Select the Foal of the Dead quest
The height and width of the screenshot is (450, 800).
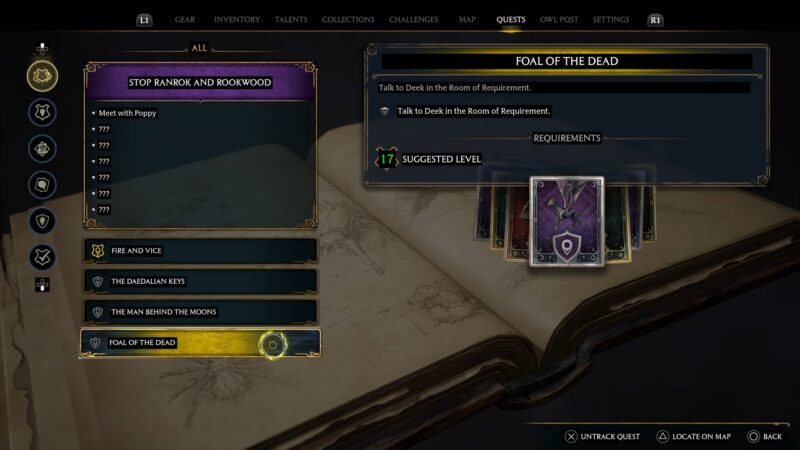click(200, 343)
